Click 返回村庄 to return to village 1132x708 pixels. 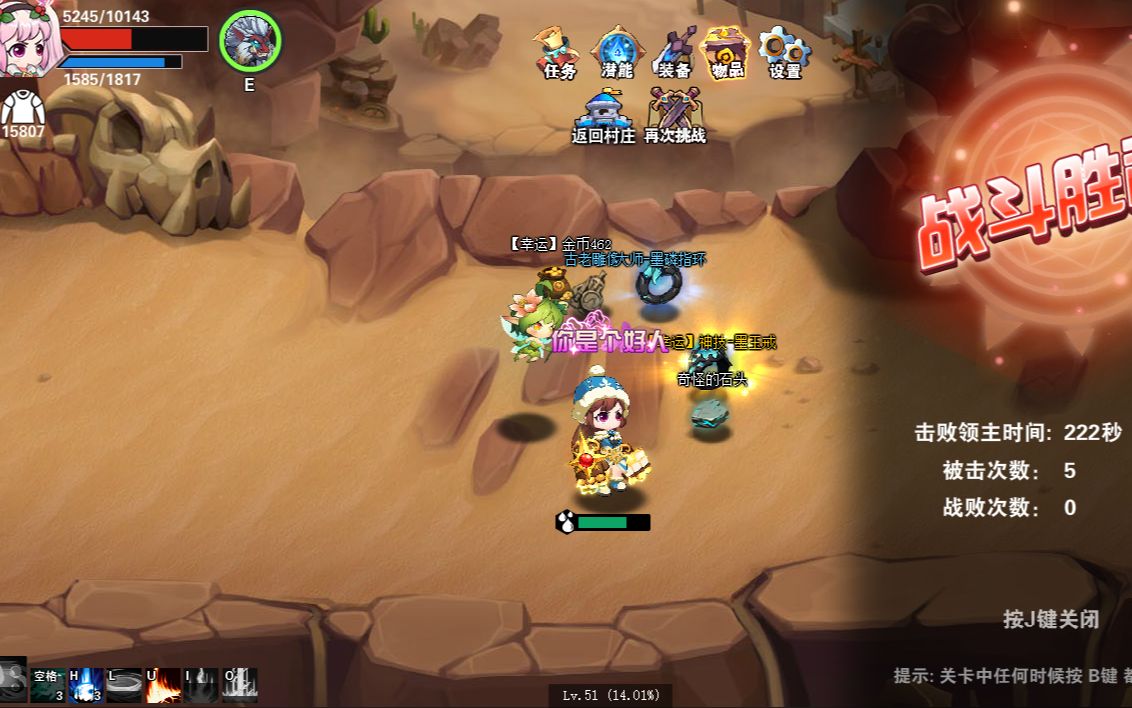click(x=603, y=115)
